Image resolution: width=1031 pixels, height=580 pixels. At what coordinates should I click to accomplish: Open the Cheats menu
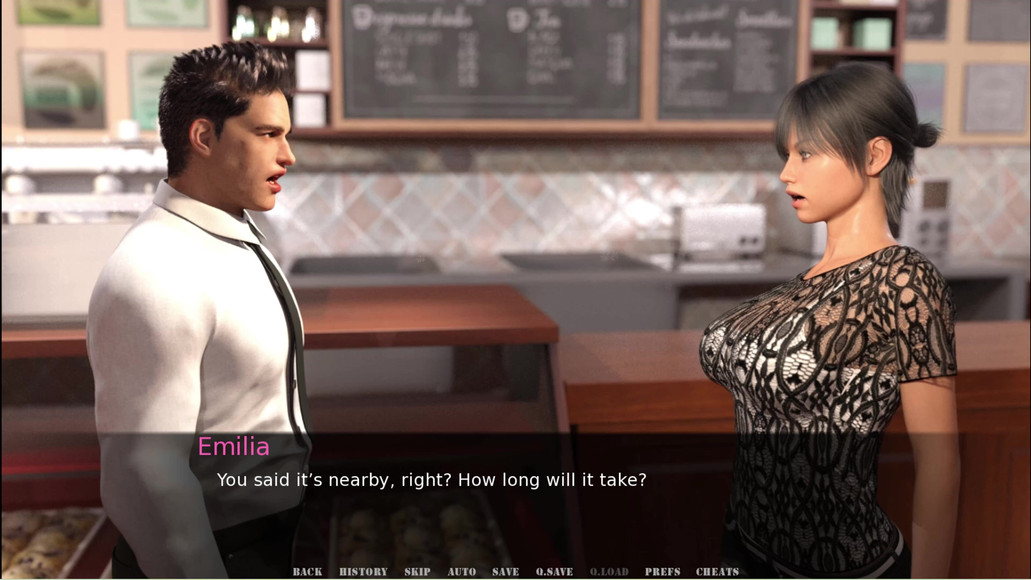717,572
